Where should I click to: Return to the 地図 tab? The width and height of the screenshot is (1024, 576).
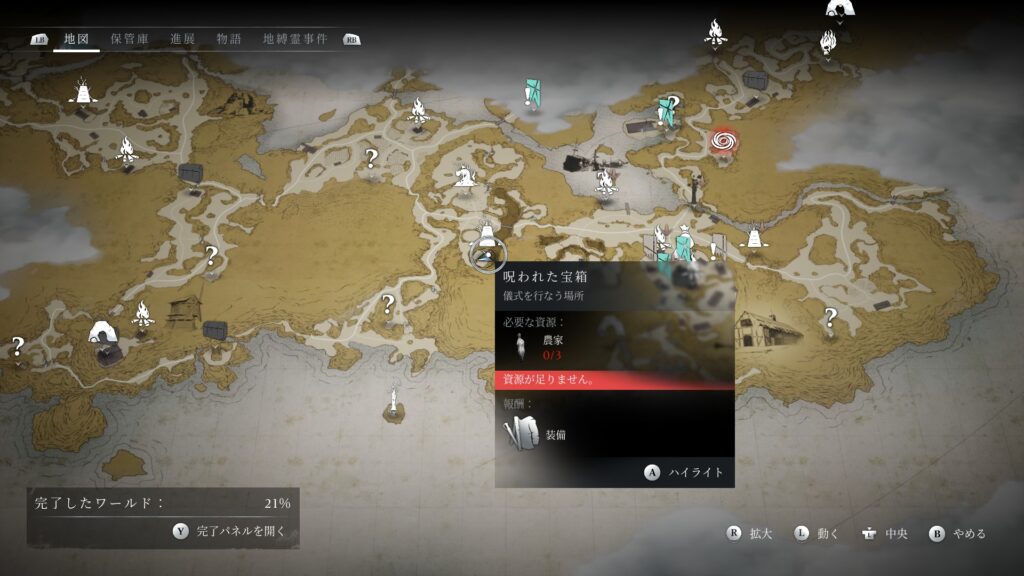tap(76, 39)
